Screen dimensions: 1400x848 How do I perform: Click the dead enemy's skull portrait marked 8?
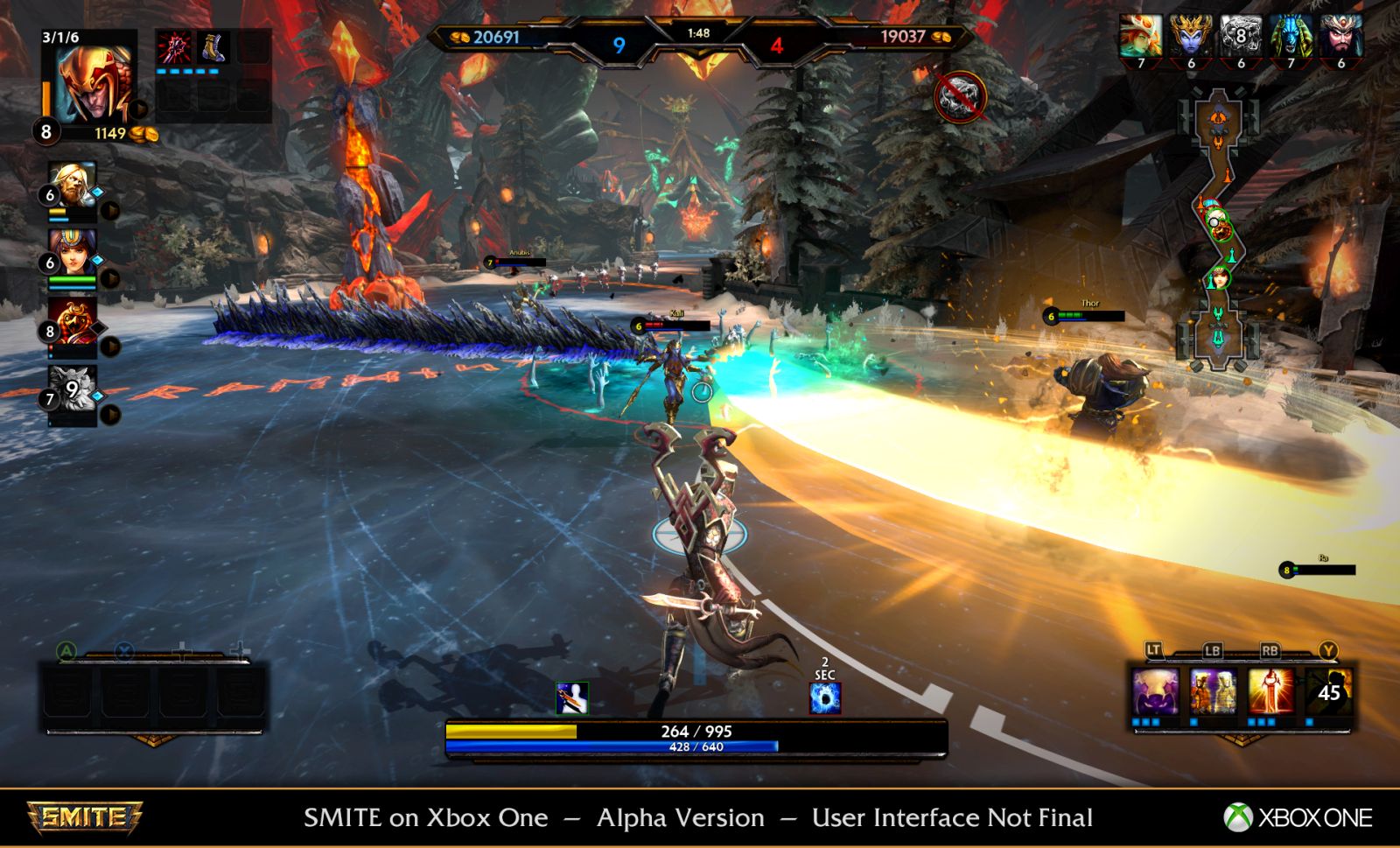pos(1241,36)
